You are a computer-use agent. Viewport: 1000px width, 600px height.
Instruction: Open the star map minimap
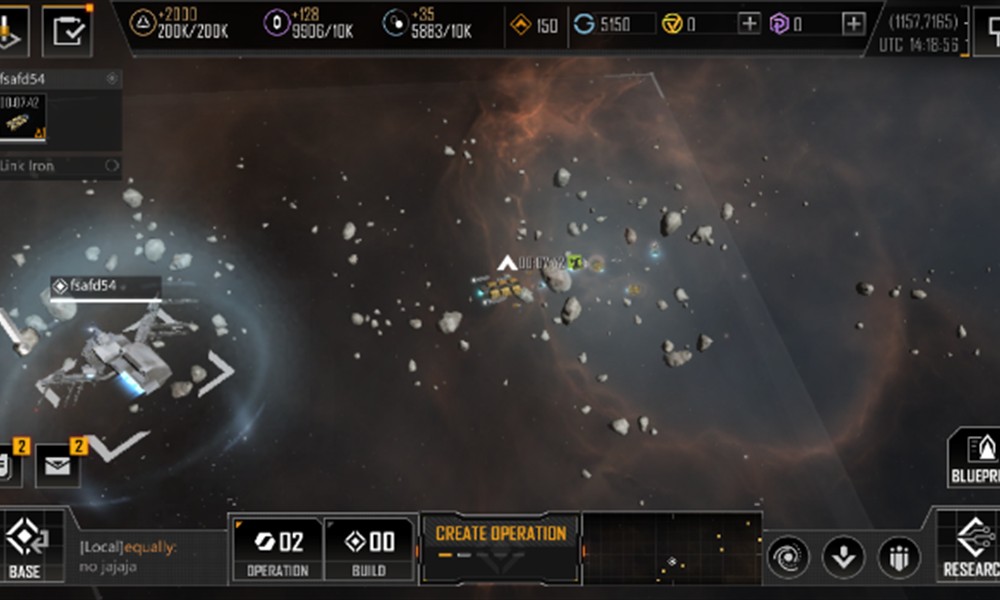pos(672,547)
